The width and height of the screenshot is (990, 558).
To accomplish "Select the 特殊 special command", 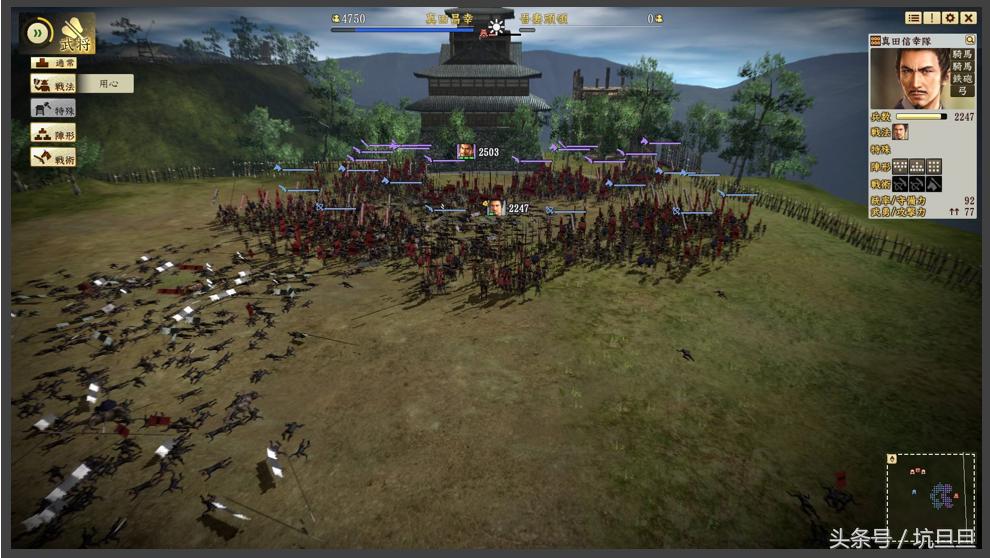I will (x=52, y=109).
